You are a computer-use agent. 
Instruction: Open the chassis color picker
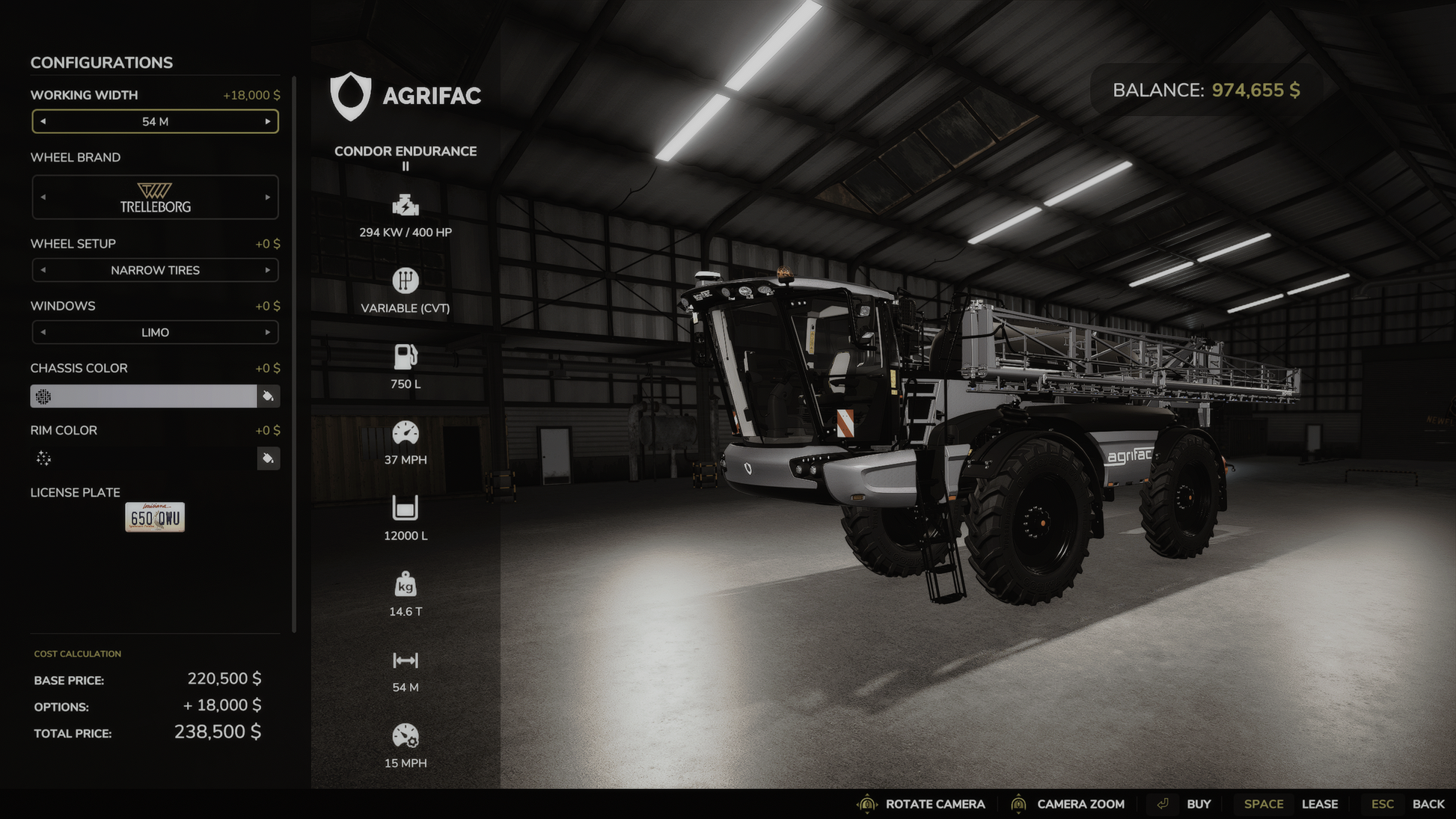(144, 396)
